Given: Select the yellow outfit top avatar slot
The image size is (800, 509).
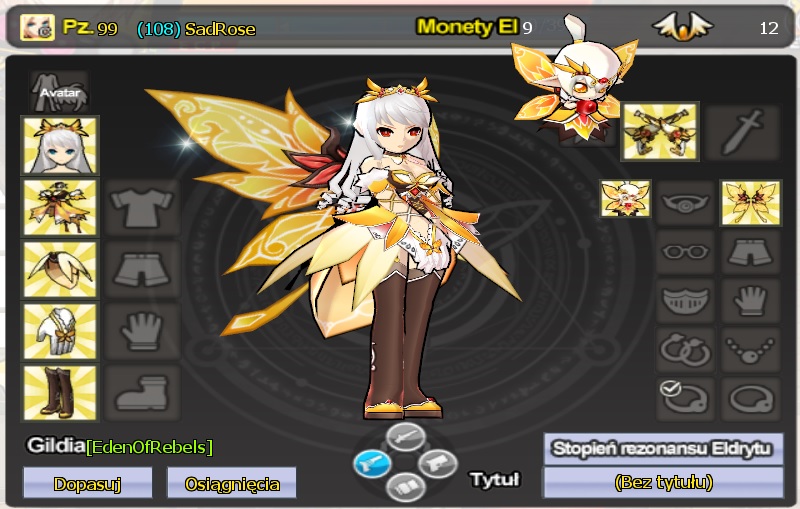Looking at the screenshot, I should point(60,208).
